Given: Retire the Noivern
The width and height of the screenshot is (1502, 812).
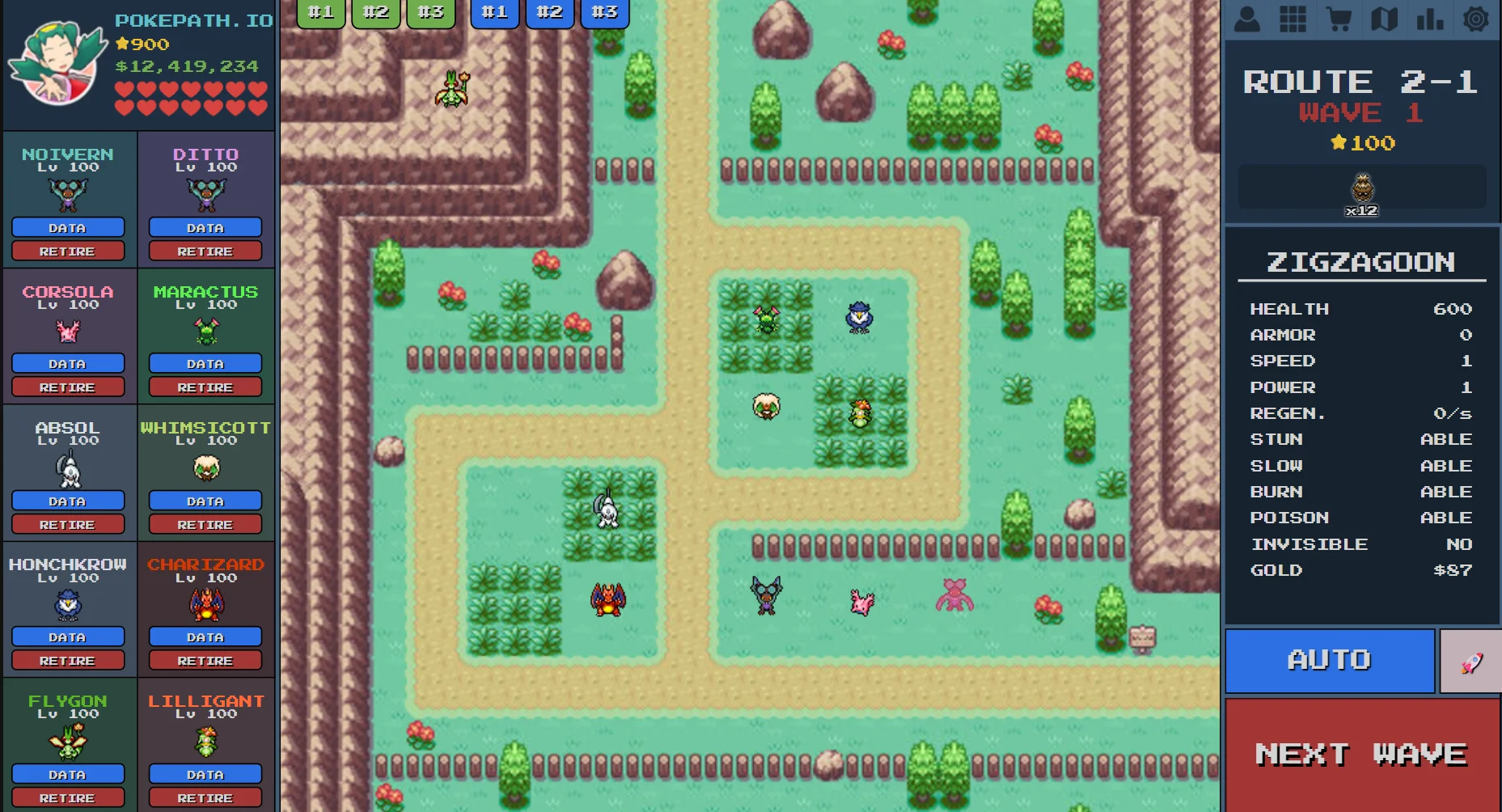Looking at the screenshot, I should point(68,251).
